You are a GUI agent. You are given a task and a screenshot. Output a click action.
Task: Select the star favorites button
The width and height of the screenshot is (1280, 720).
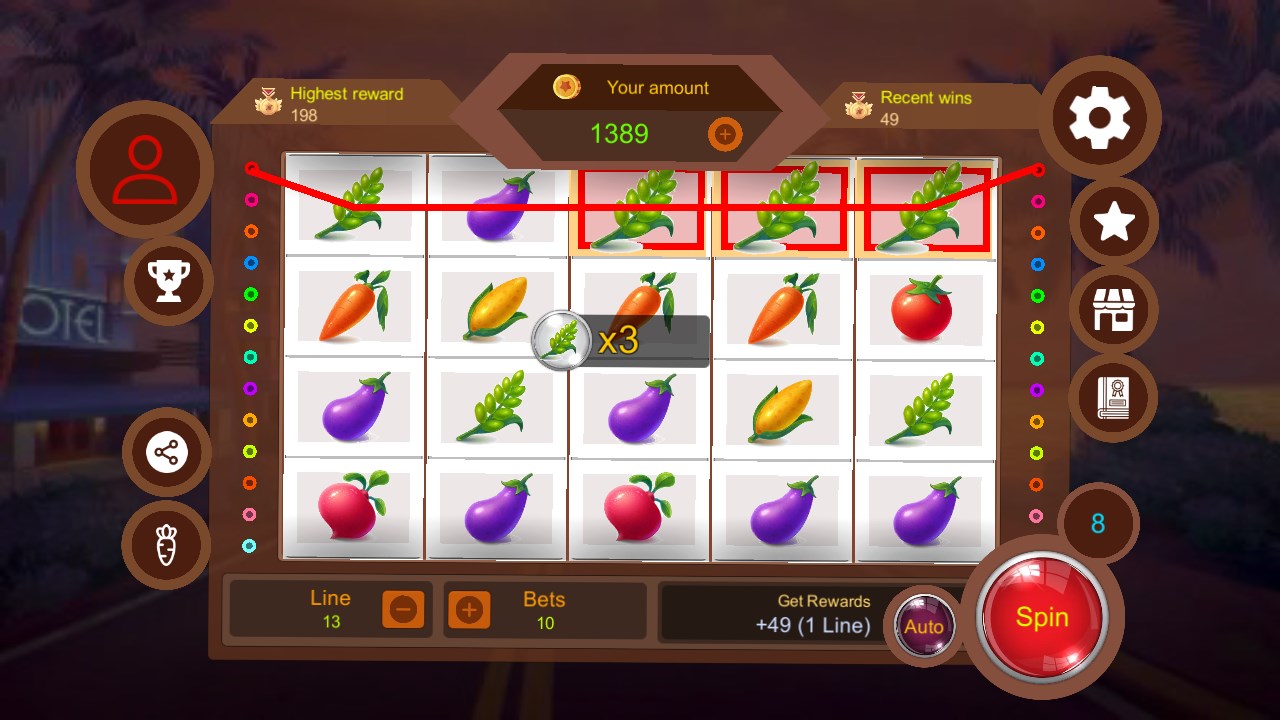coord(1114,223)
